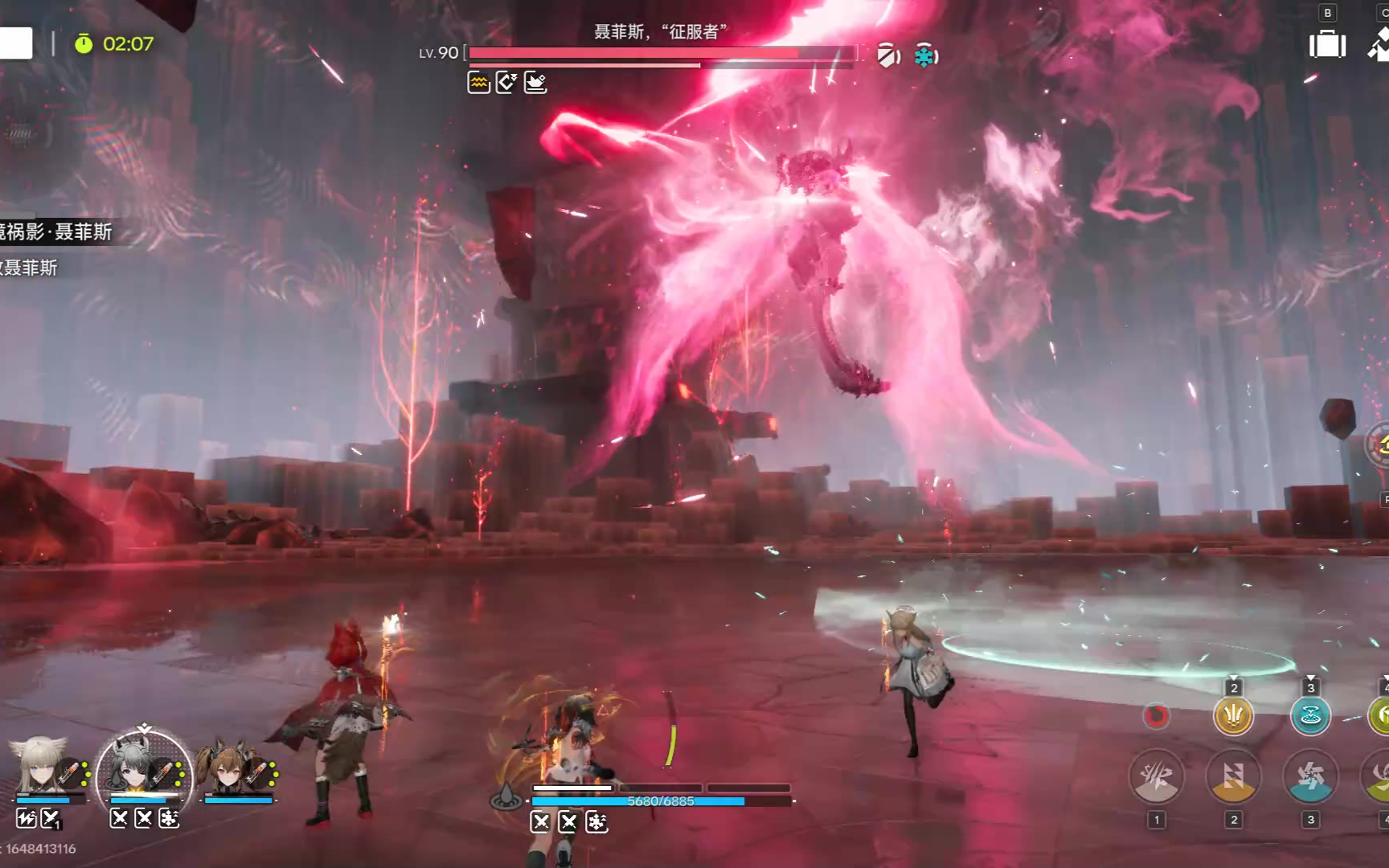This screenshot has width=1389, height=868.
Task: Click the boss striped-shield status icon
Action: pyautogui.click(x=887, y=55)
